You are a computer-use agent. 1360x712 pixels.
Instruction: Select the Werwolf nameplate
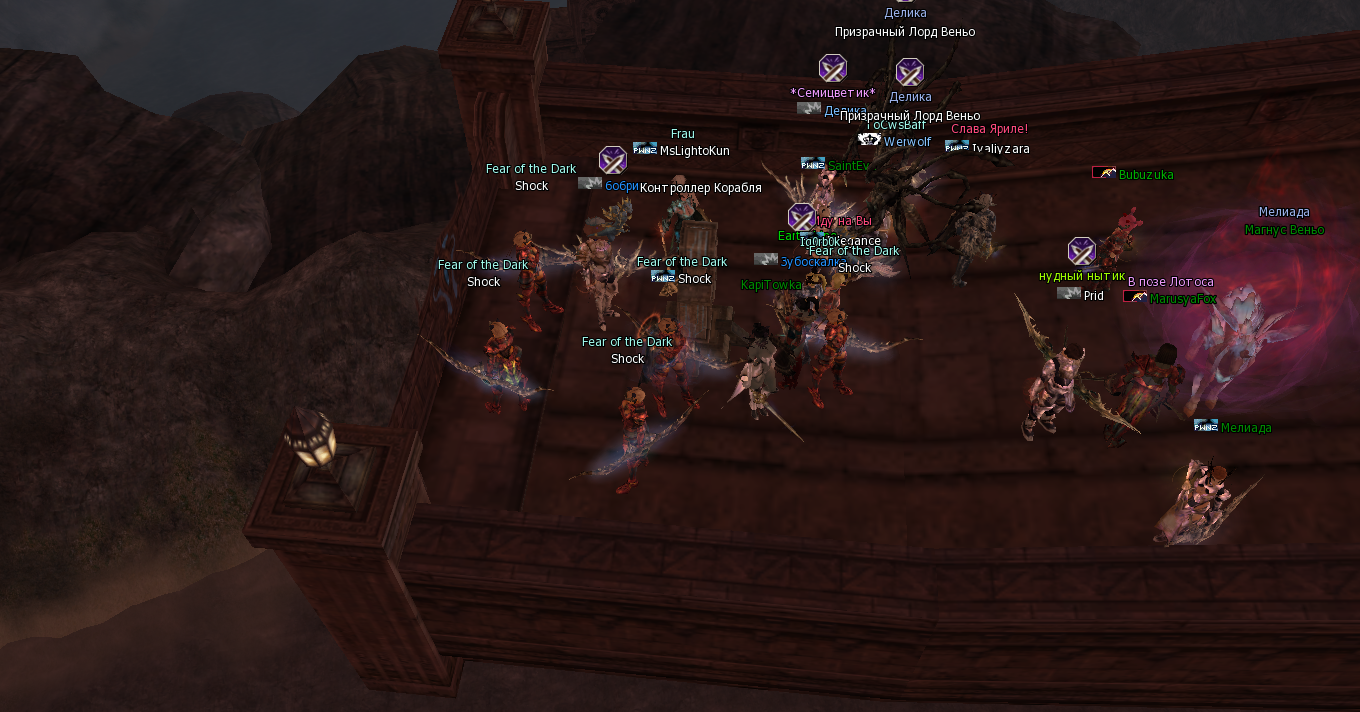907,142
